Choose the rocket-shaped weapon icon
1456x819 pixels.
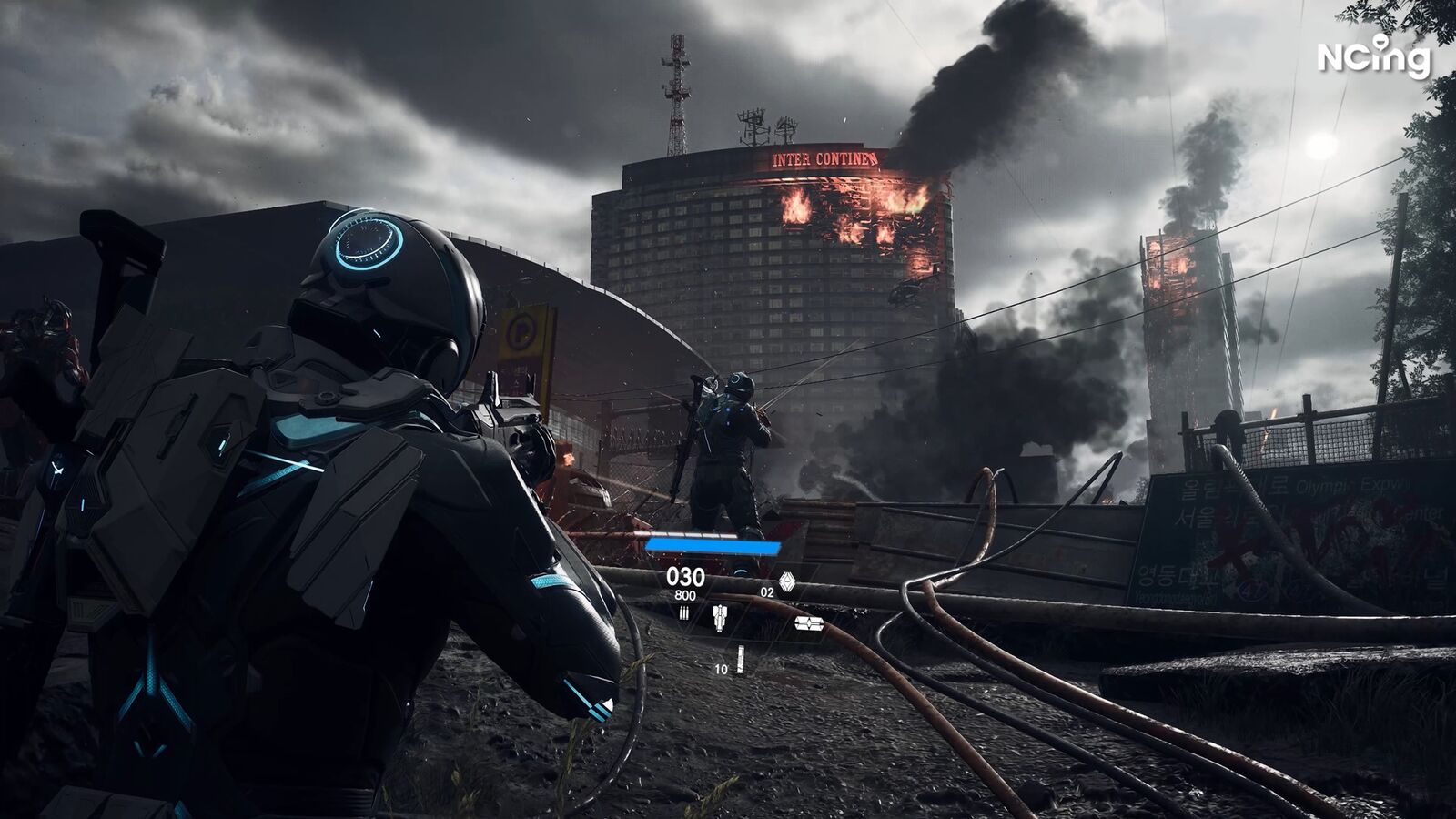point(719,619)
